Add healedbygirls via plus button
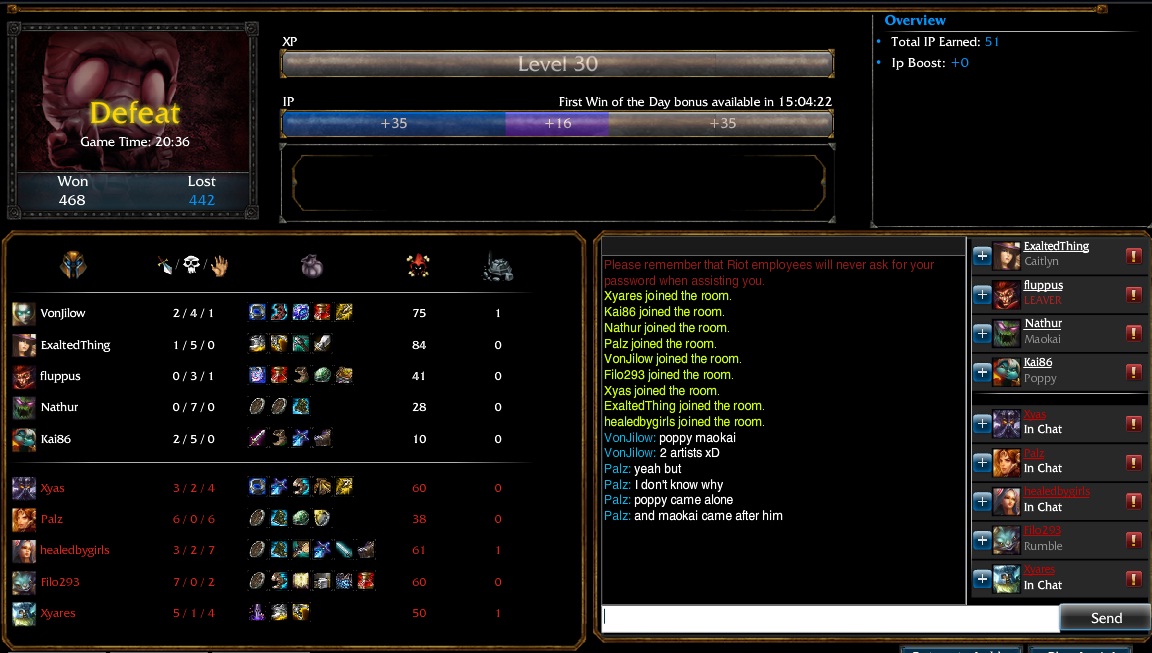The width and height of the screenshot is (1152, 653). pyautogui.click(x=982, y=501)
